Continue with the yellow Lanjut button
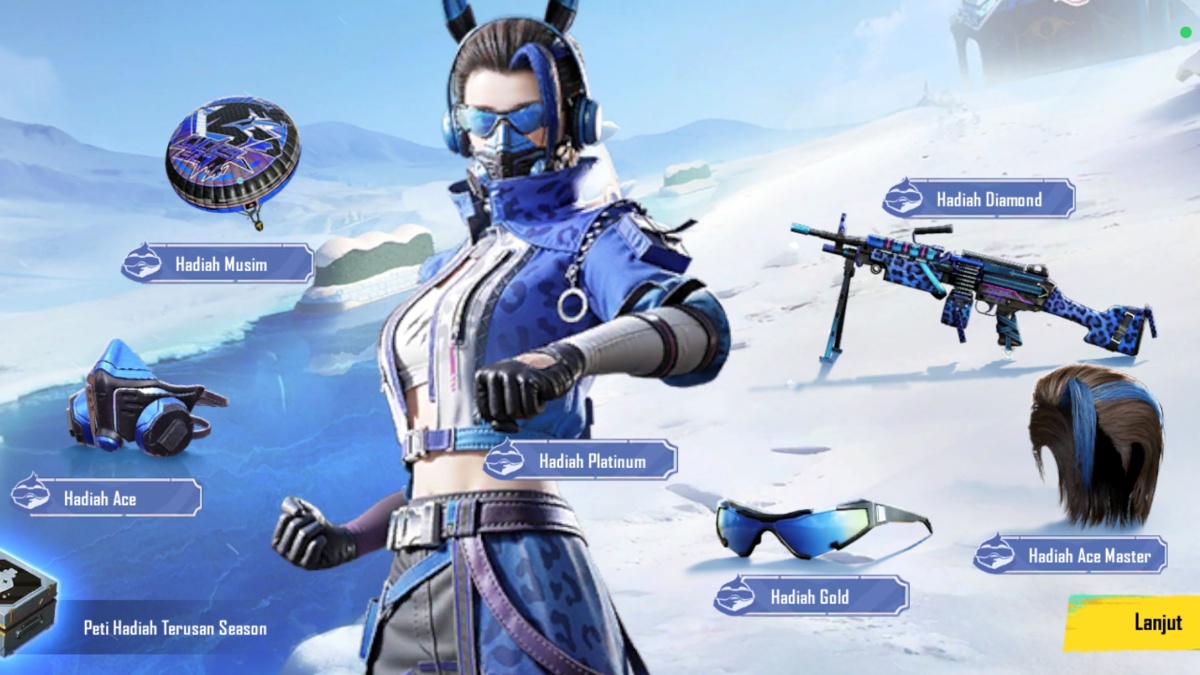Screen dimensions: 1200x675 (x=1142, y=622)
